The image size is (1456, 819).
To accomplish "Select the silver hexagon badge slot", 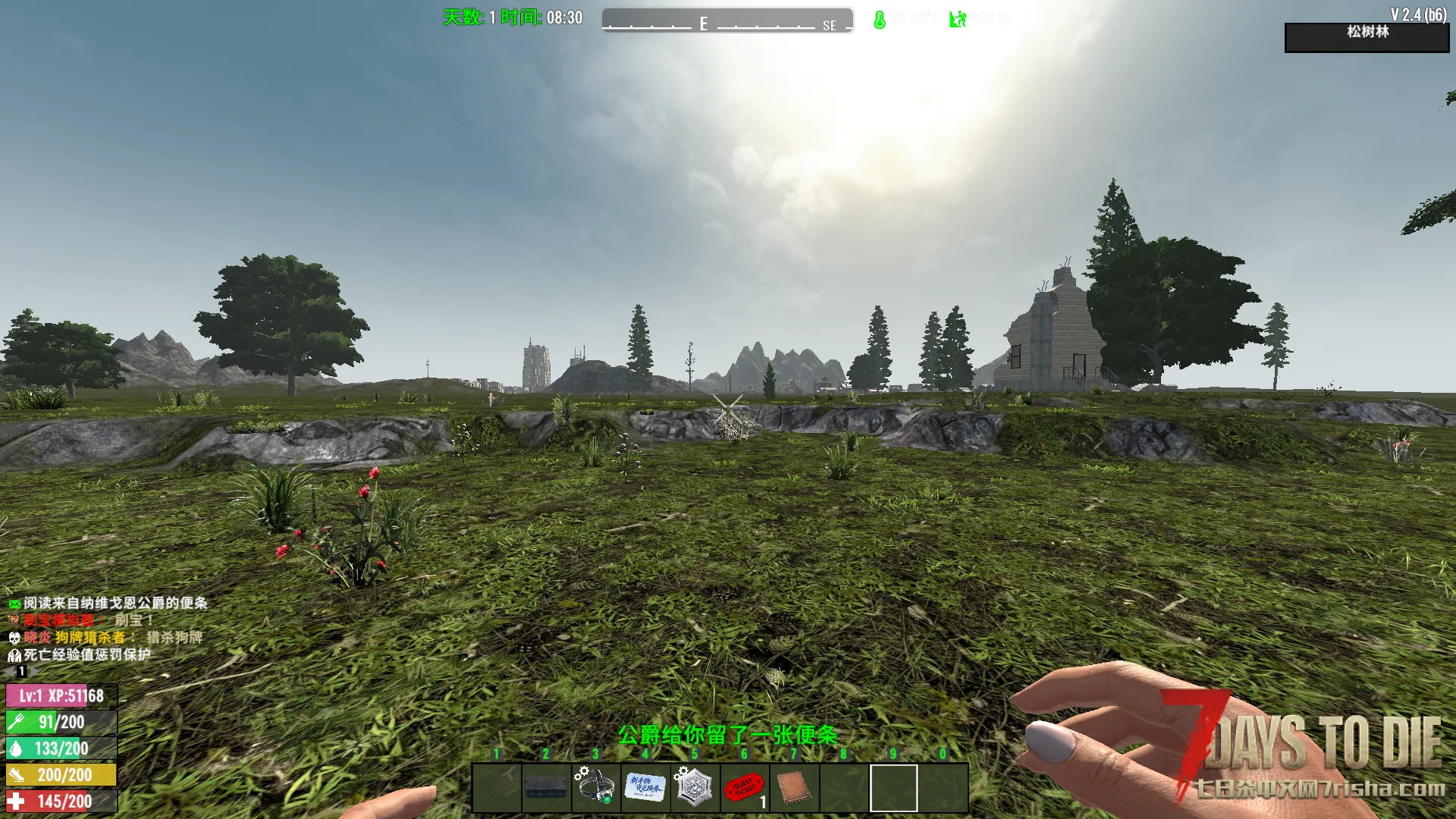I will point(694,787).
